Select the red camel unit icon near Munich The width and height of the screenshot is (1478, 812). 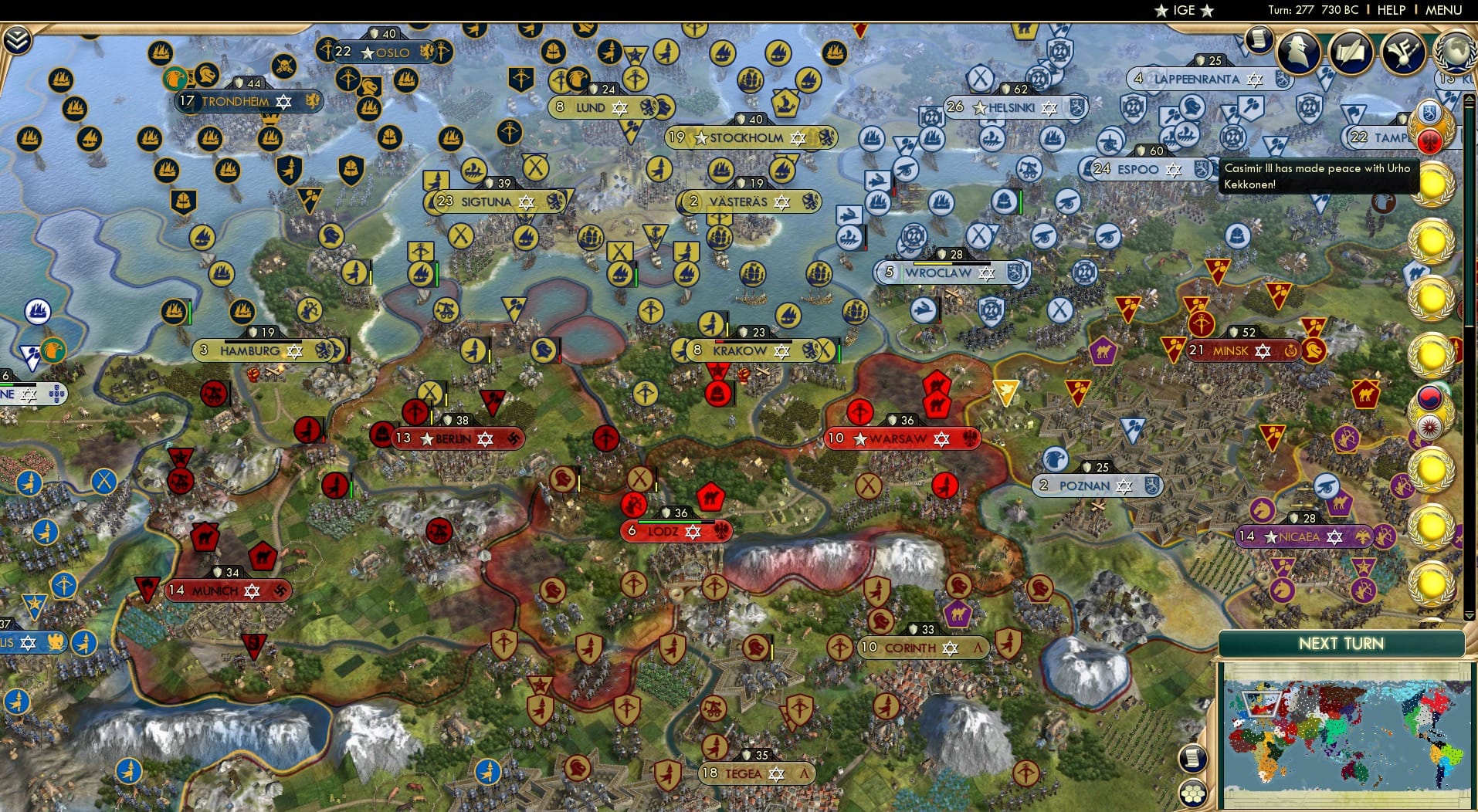pyautogui.click(x=204, y=538)
